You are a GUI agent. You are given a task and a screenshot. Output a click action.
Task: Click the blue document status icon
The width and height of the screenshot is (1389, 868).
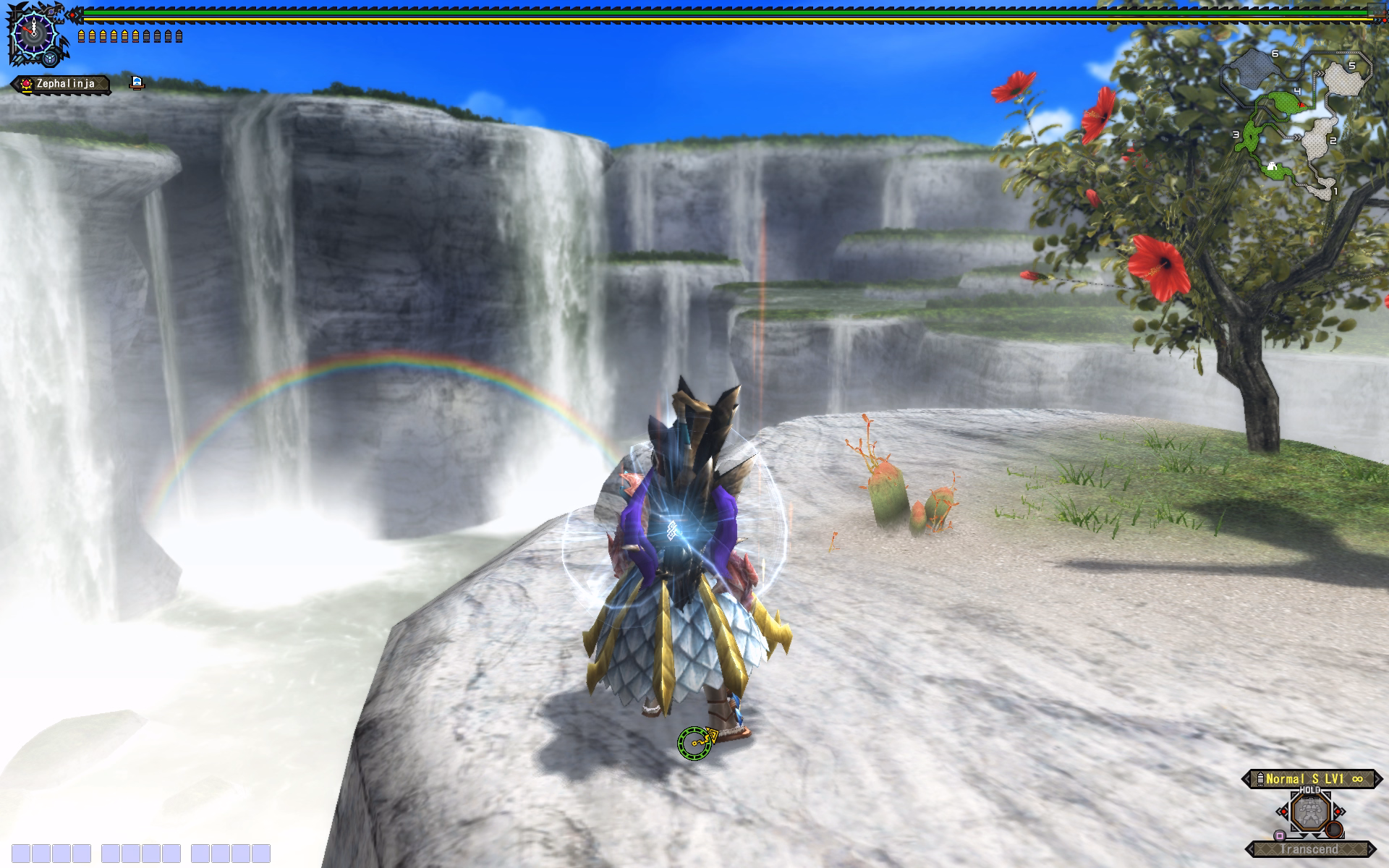coord(136,82)
